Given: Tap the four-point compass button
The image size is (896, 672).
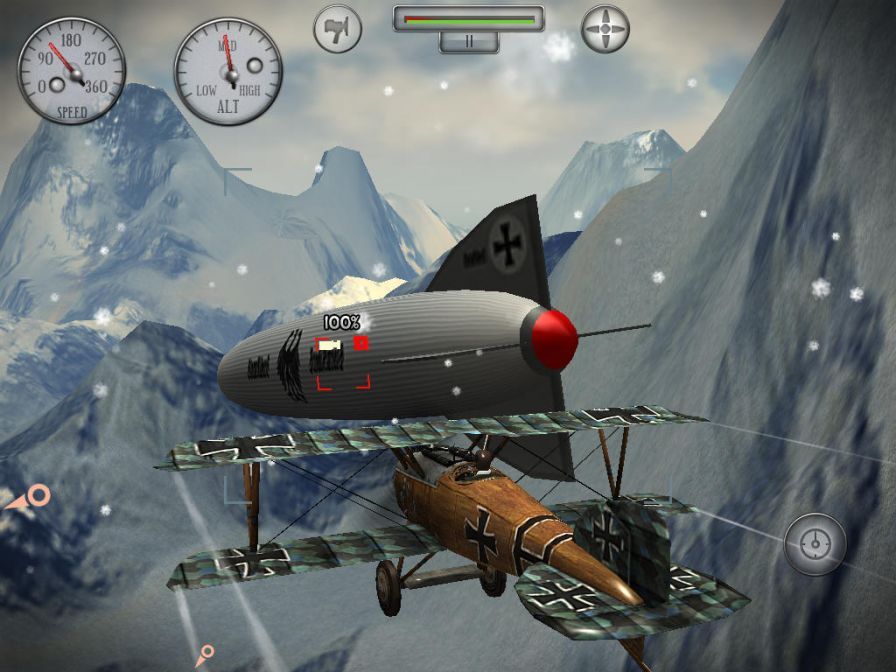Looking at the screenshot, I should pos(605,29).
